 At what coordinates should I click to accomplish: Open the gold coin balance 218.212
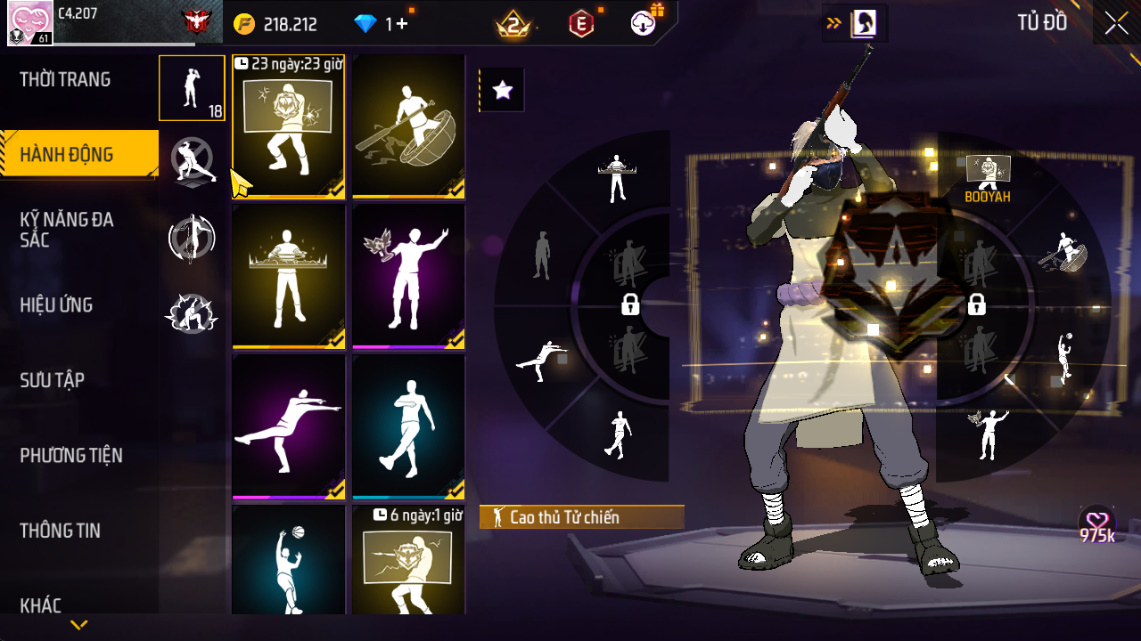(276, 24)
